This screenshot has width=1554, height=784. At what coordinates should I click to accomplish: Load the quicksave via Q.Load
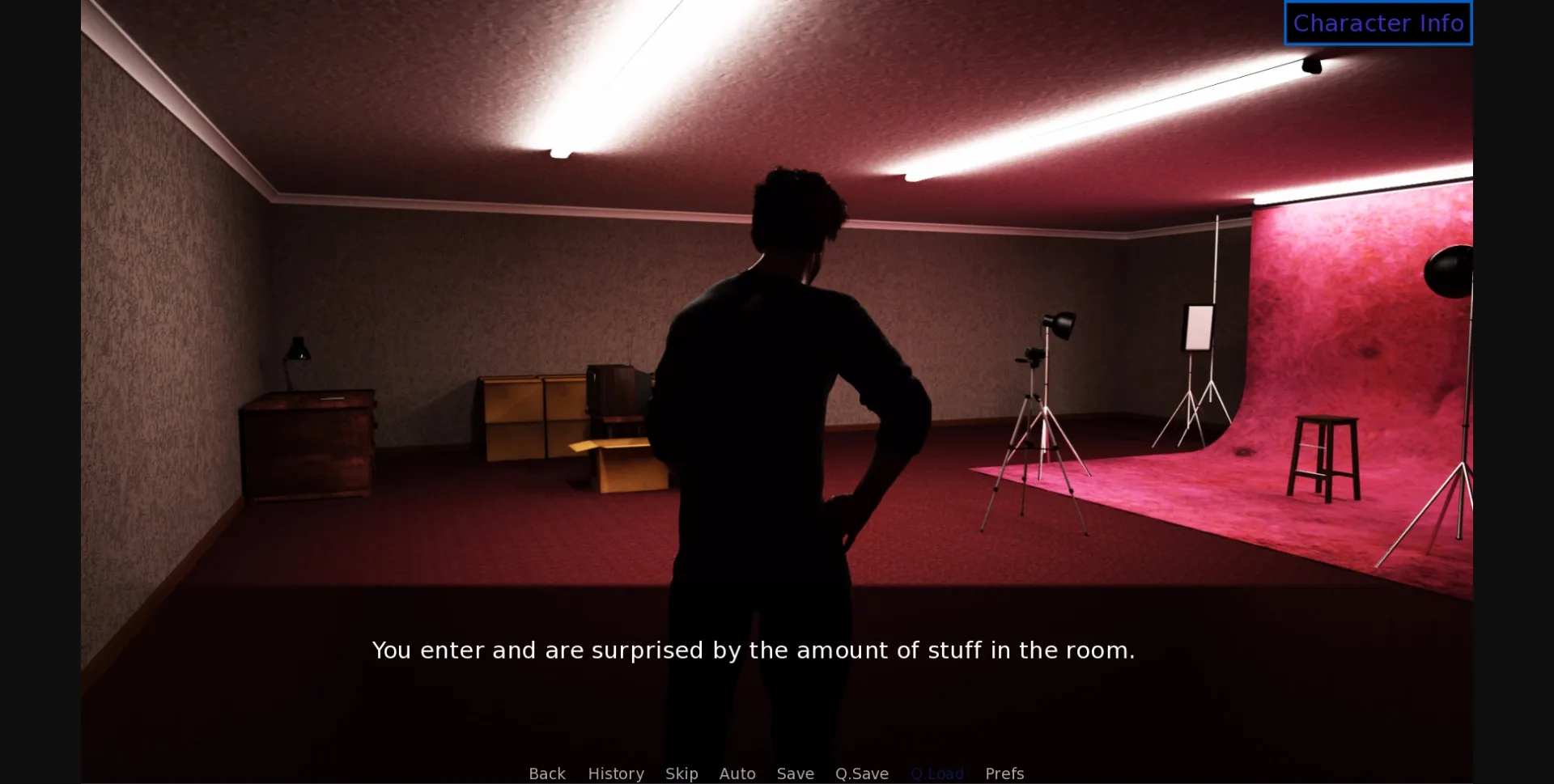tap(937, 773)
